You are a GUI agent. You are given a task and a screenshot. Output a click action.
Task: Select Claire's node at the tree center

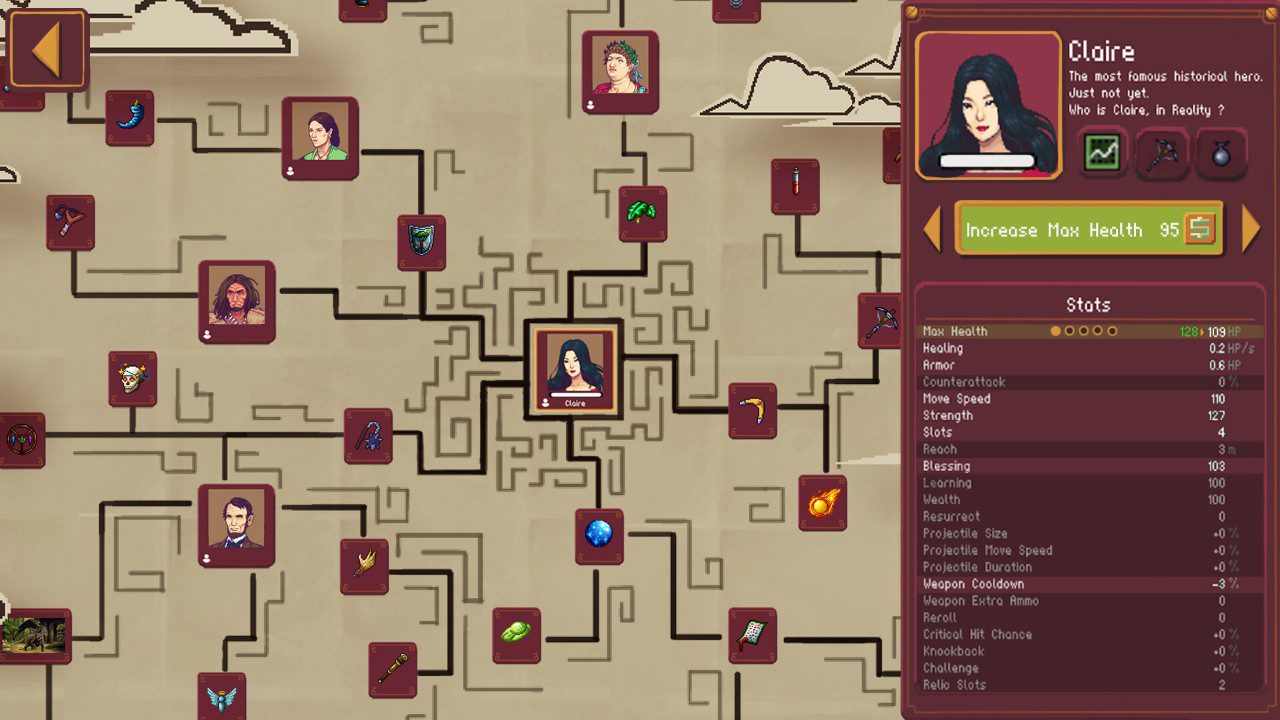(574, 367)
